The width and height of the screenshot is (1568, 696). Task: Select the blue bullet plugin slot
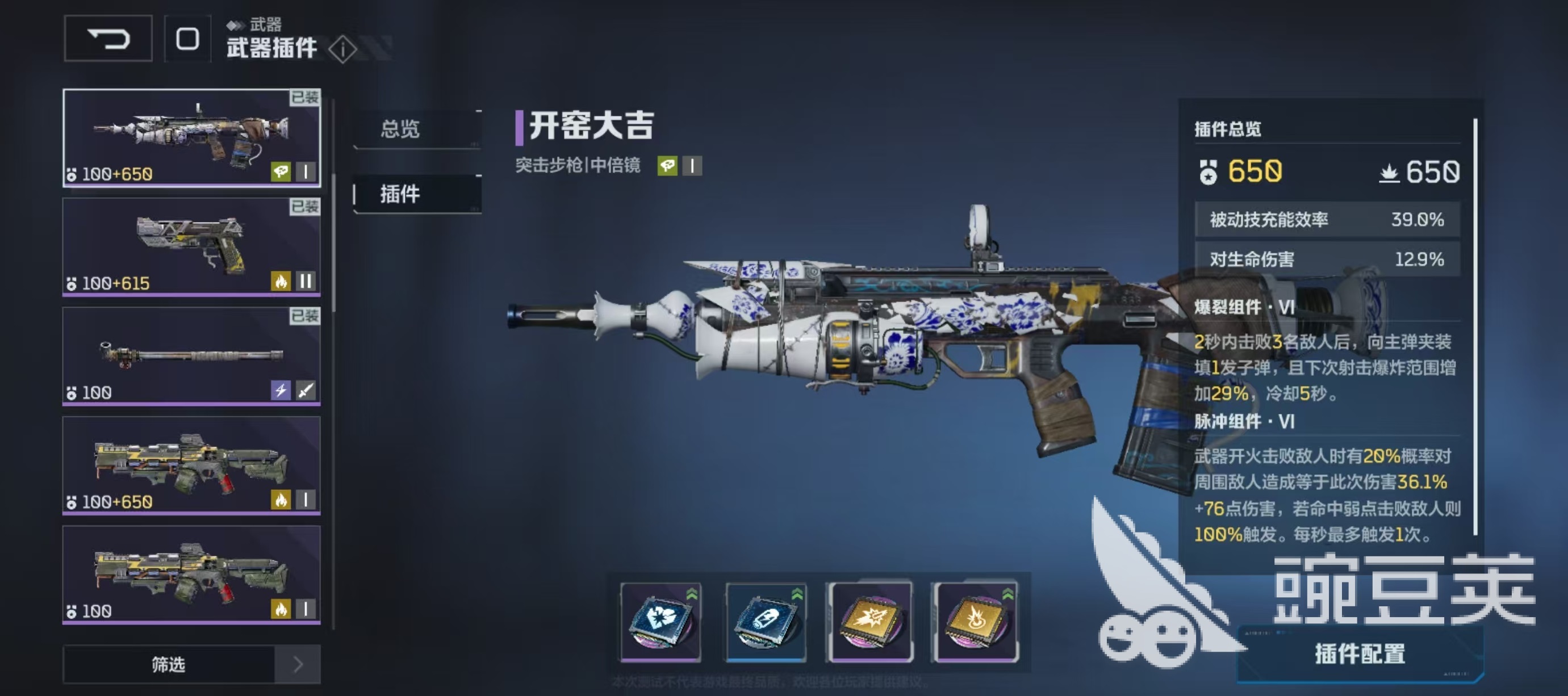coord(766,621)
